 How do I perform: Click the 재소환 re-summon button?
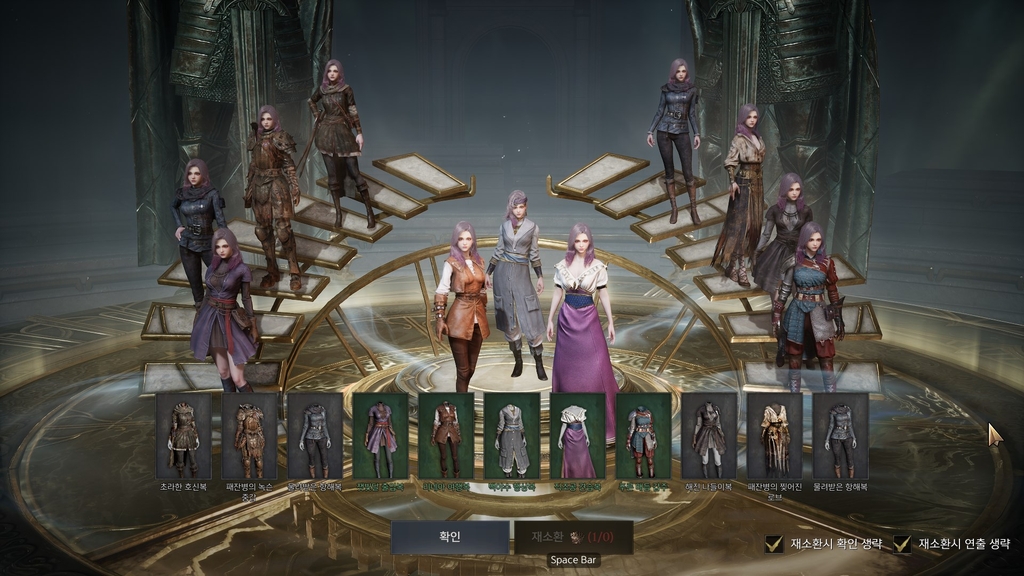573,537
